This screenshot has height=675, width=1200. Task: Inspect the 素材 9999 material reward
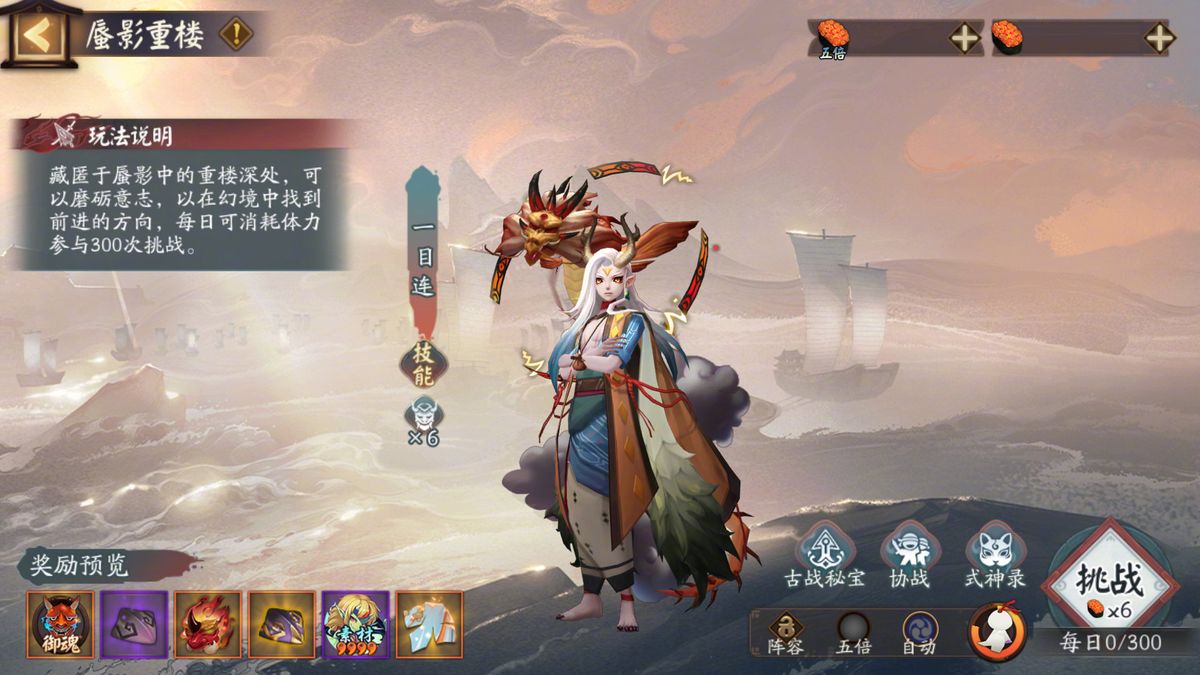(355, 624)
